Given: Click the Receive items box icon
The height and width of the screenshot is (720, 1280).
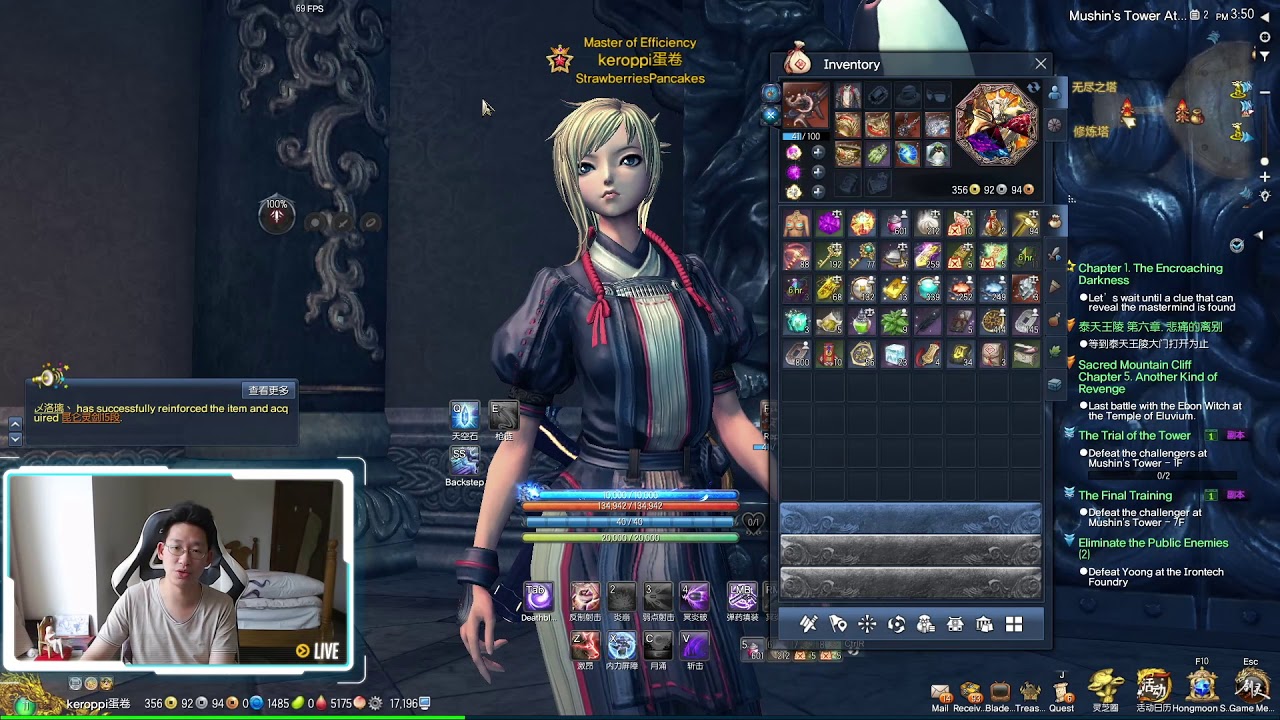Looking at the screenshot, I should 970,692.
